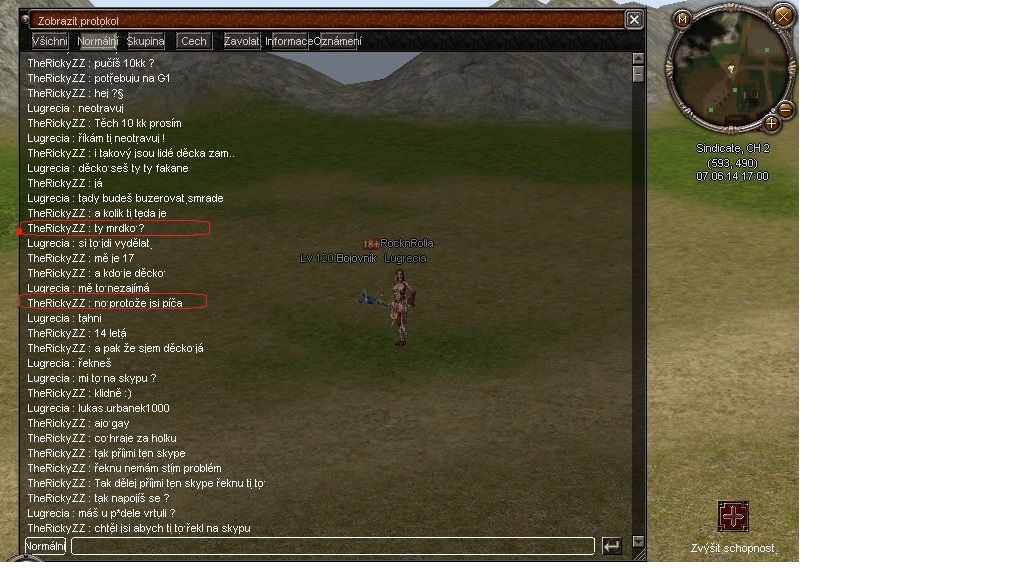
Task: Close the Zobrazit protokol chat log window
Action: (634, 19)
